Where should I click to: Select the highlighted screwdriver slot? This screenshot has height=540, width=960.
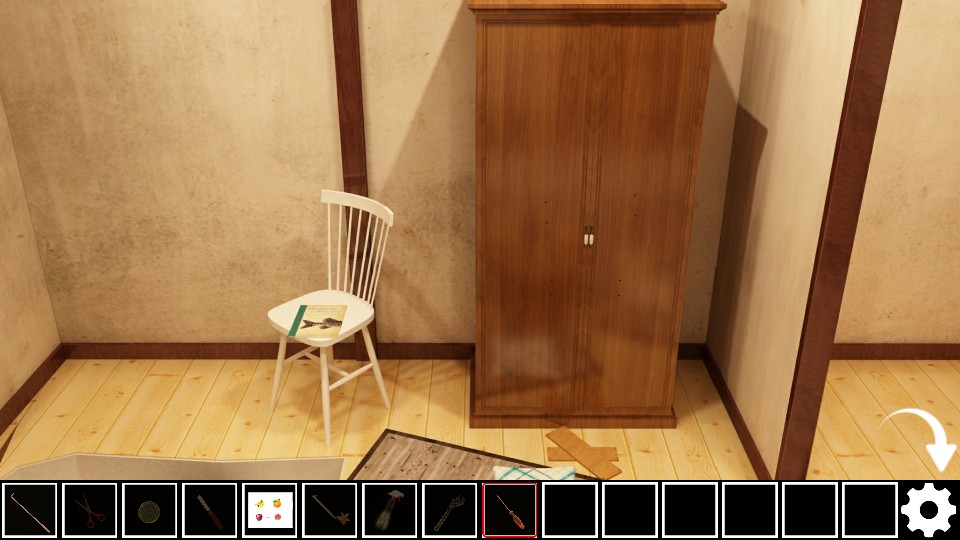(x=510, y=510)
